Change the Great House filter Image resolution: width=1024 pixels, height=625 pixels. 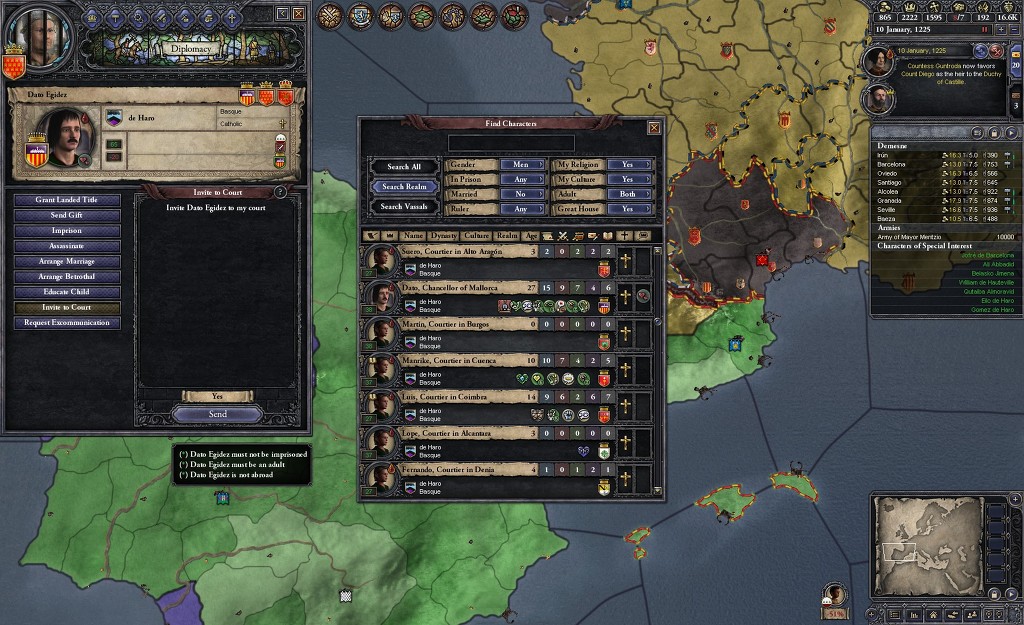[x=629, y=209]
